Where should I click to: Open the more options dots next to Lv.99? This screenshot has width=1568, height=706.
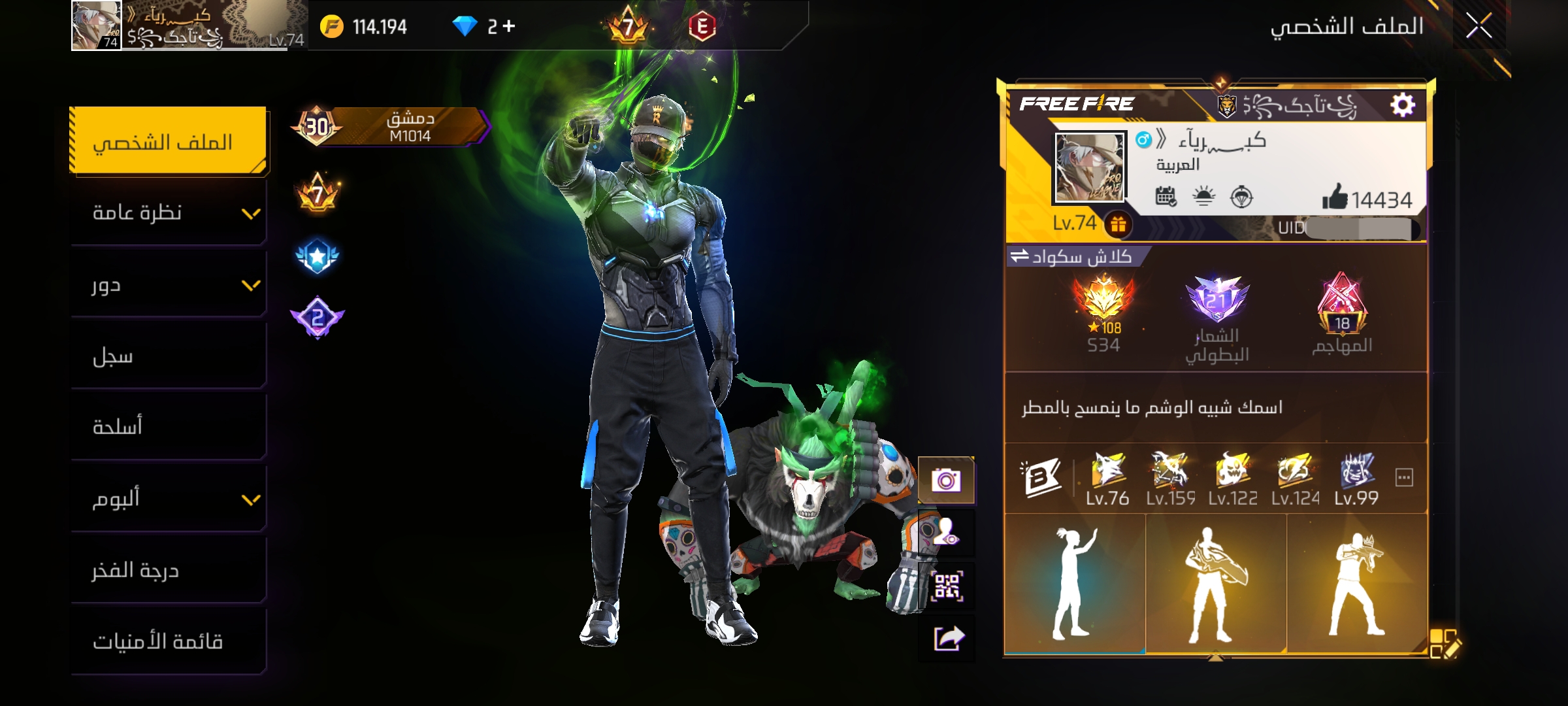pyautogui.click(x=1404, y=478)
